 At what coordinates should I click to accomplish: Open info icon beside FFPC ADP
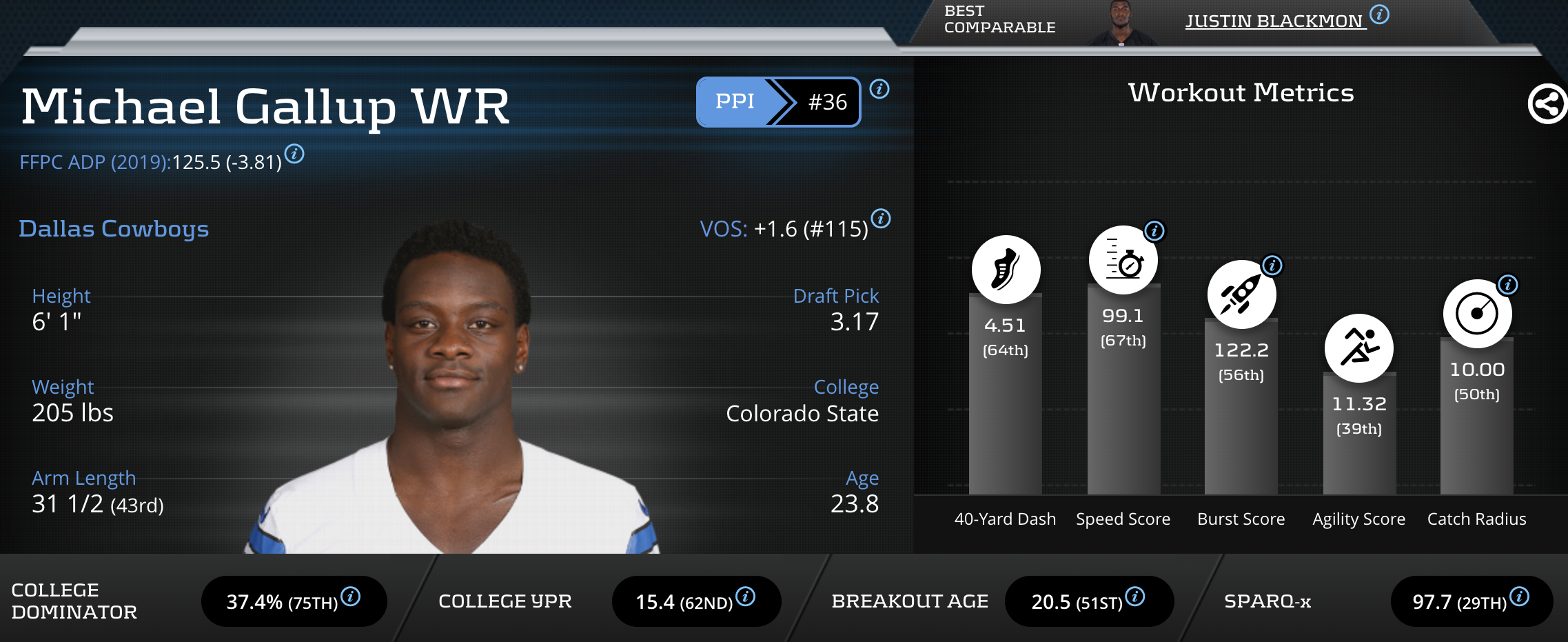coord(294,154)
